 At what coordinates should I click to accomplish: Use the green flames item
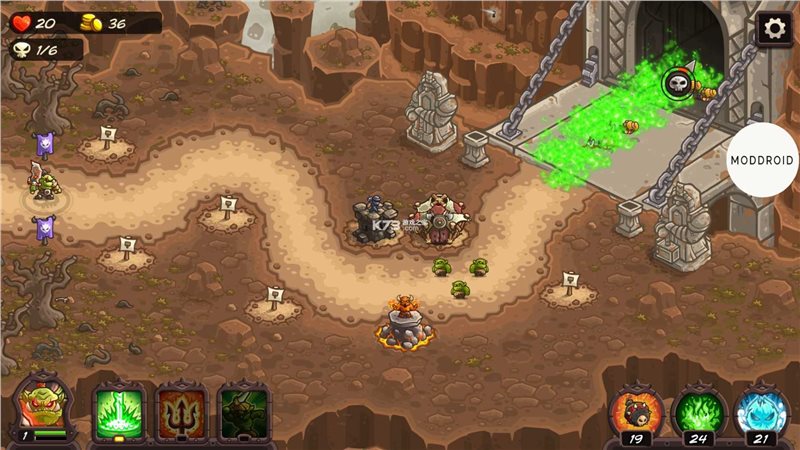(699, 410)
